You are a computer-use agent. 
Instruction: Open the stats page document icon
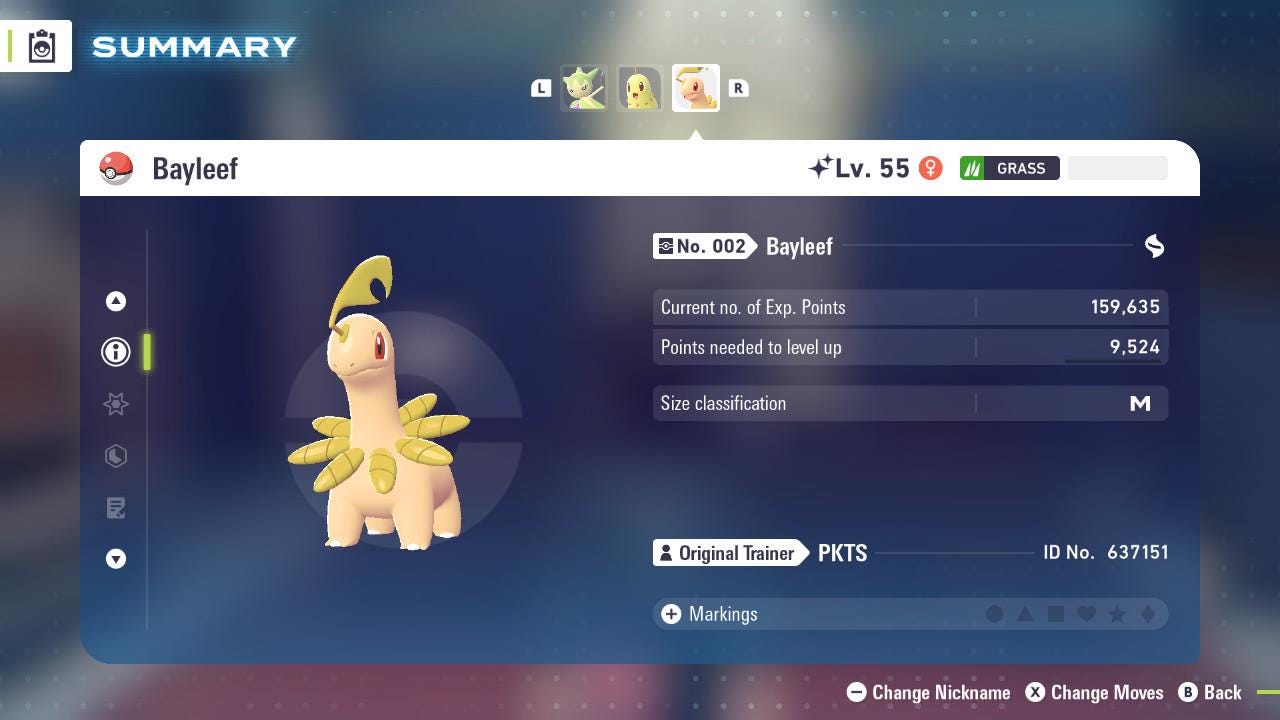click(116, 508)
